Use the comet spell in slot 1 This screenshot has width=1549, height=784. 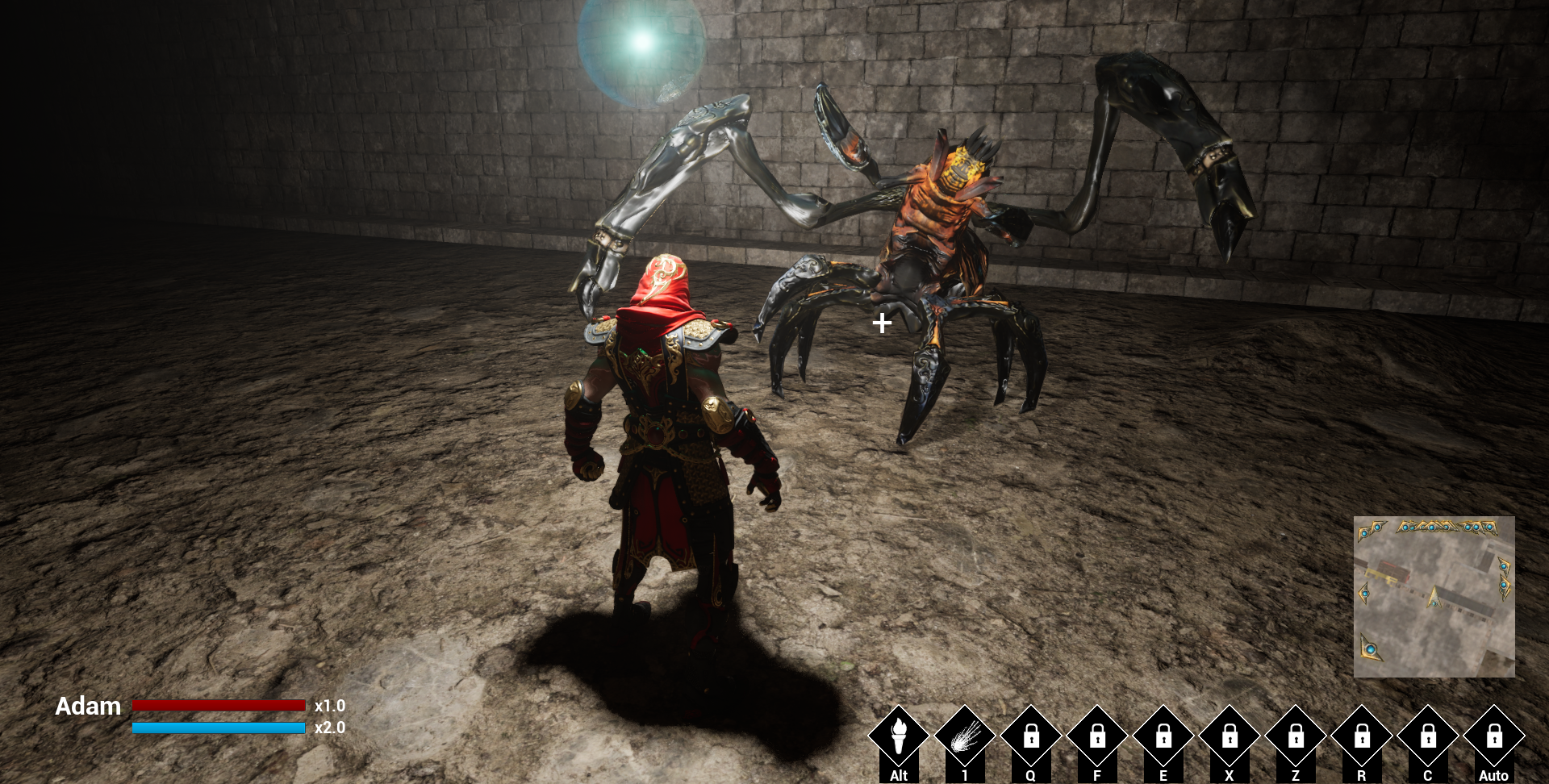click(965, 736)
